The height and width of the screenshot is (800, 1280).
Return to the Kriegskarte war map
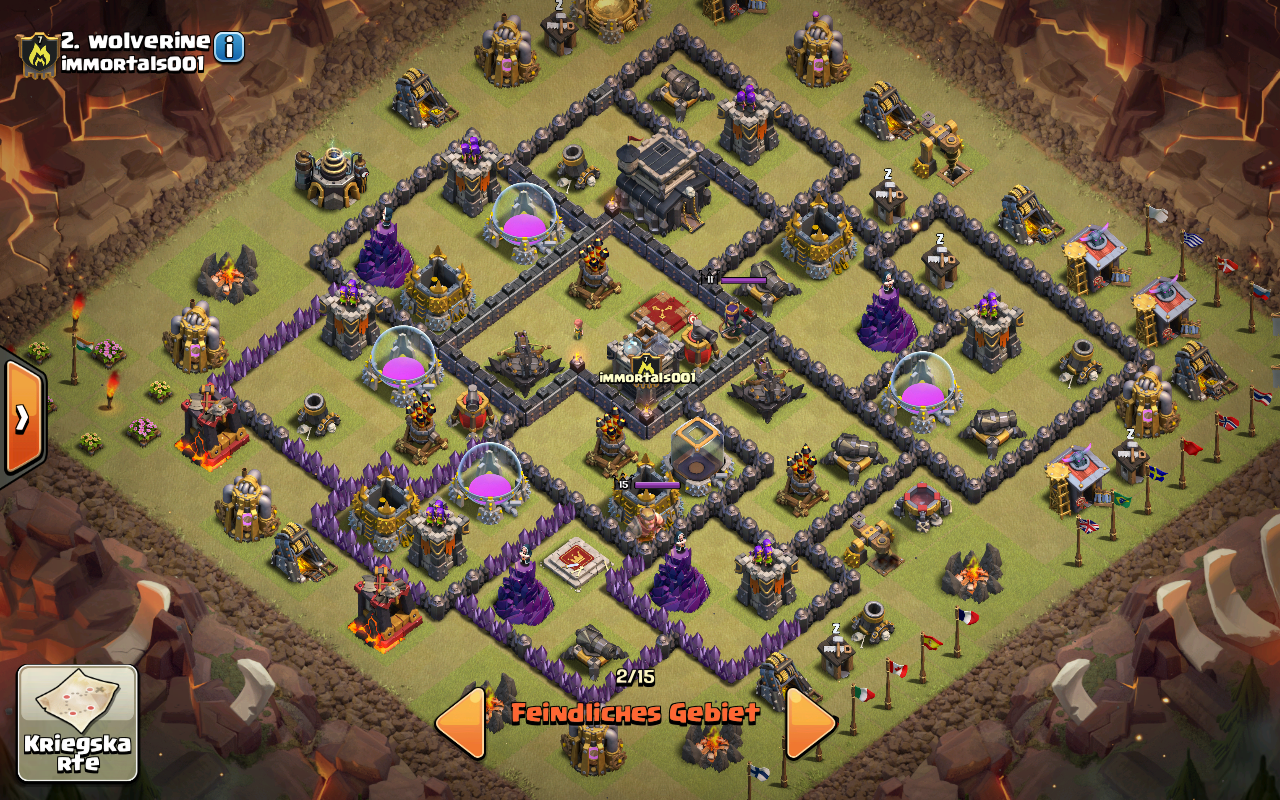click(78, 722)
